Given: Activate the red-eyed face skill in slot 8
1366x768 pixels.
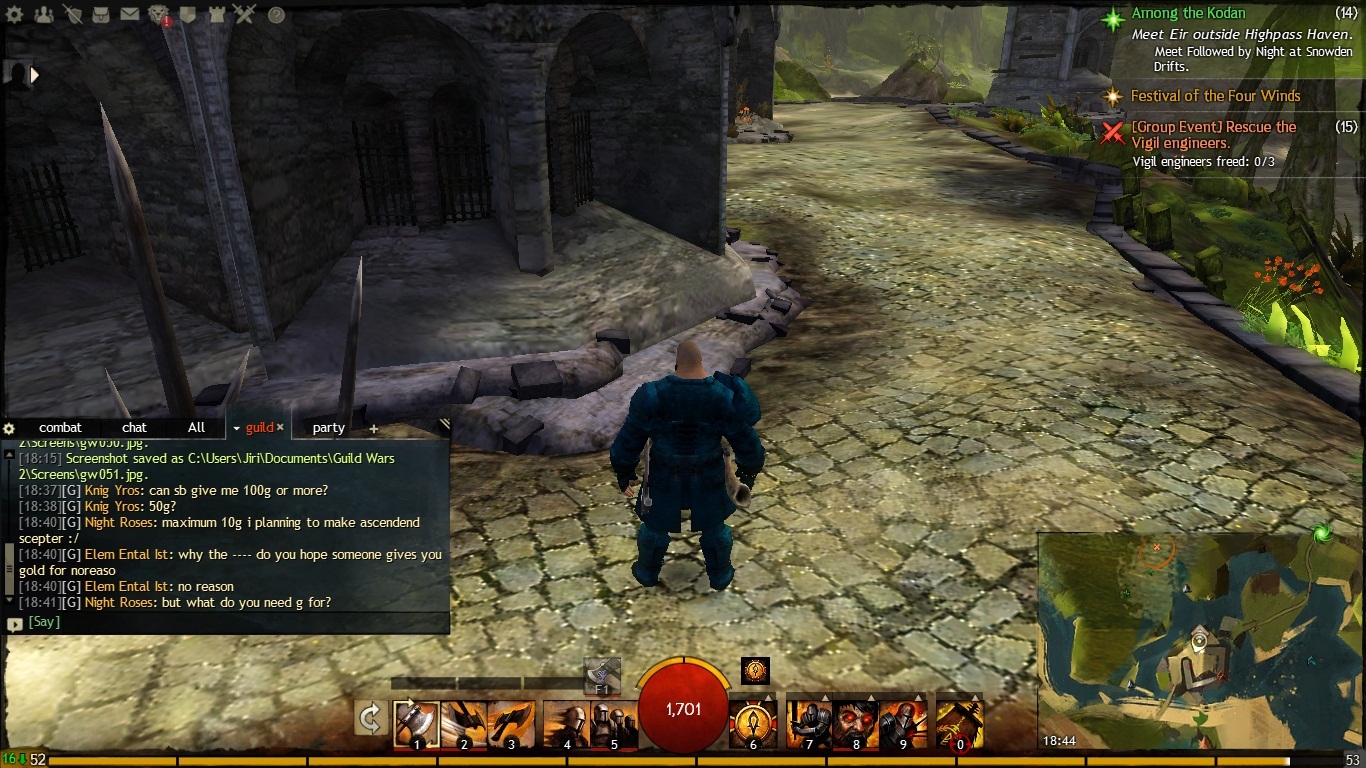Looking at the screenshot, I should [857, 724].
